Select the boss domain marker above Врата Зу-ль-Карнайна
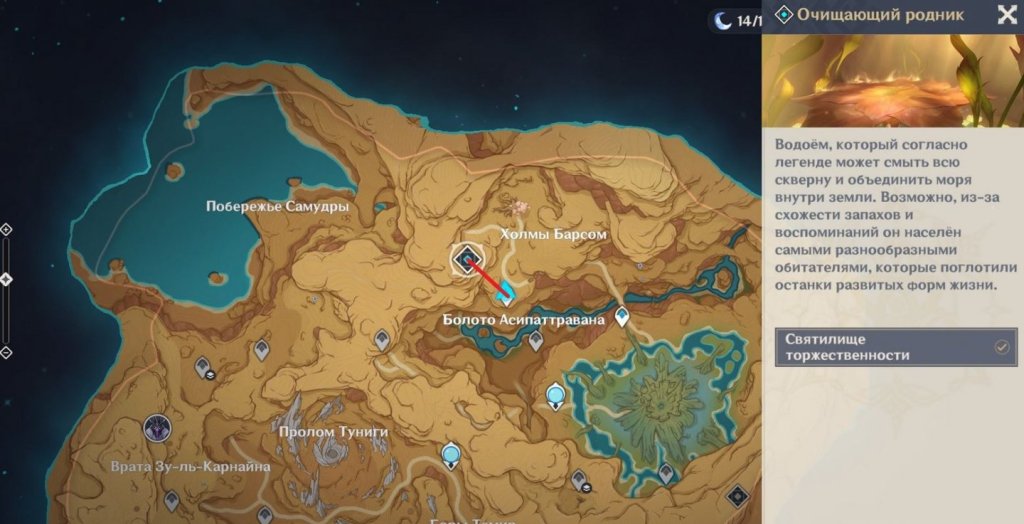 click(x=156, y=431)
